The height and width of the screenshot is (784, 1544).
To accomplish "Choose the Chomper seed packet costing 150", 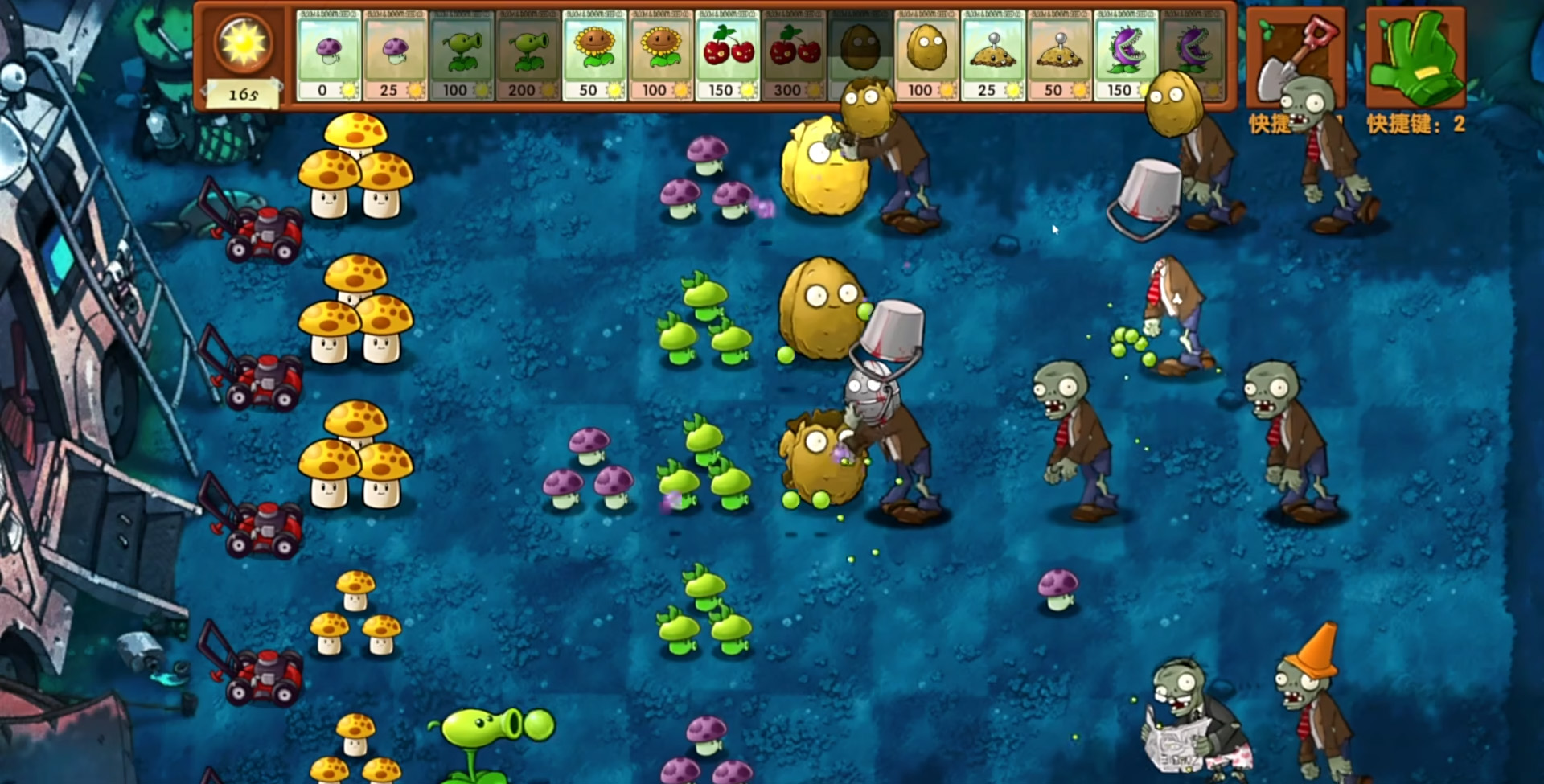I will tap(1125, 55).
